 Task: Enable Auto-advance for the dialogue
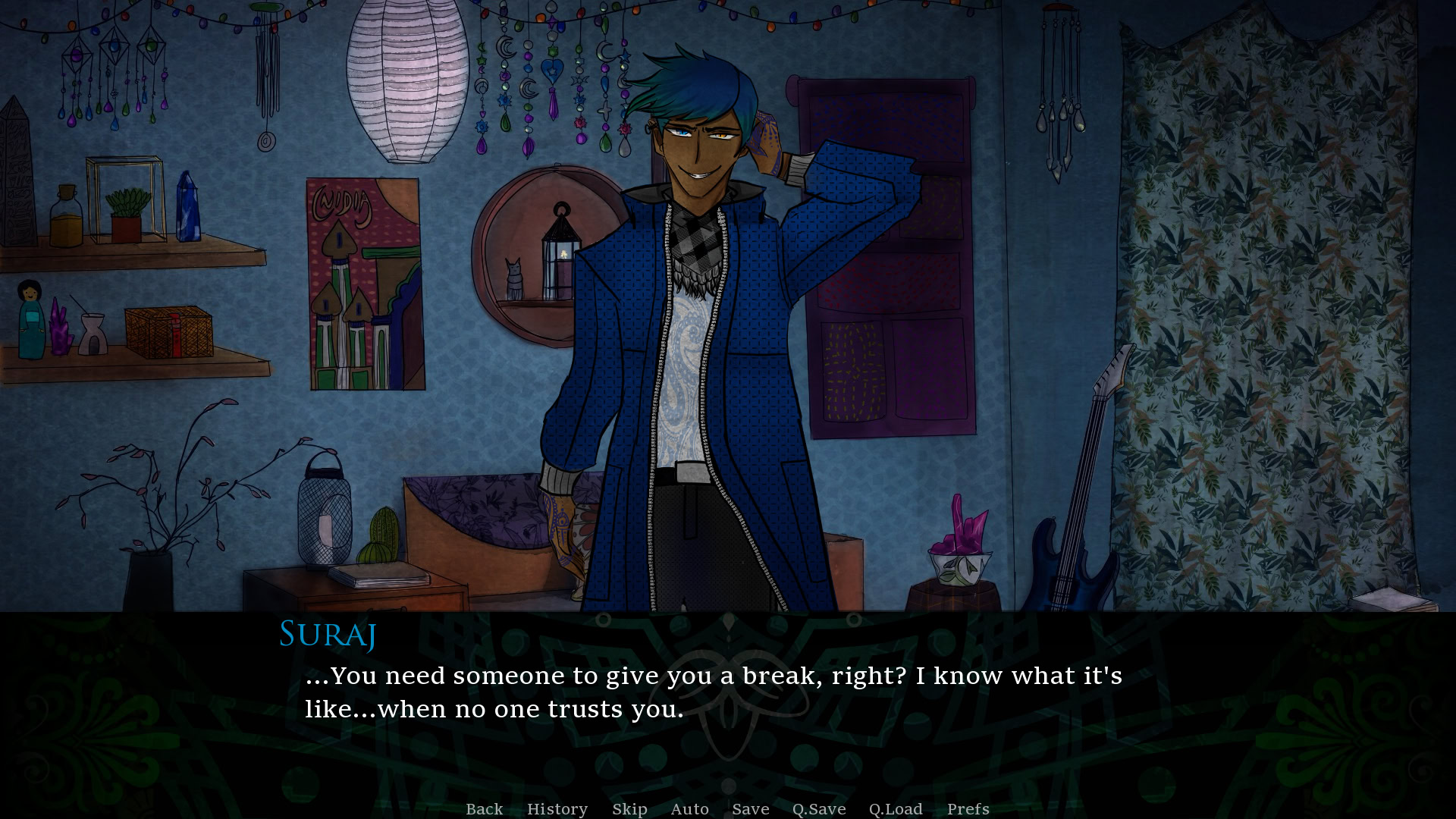tap(689, 809)
